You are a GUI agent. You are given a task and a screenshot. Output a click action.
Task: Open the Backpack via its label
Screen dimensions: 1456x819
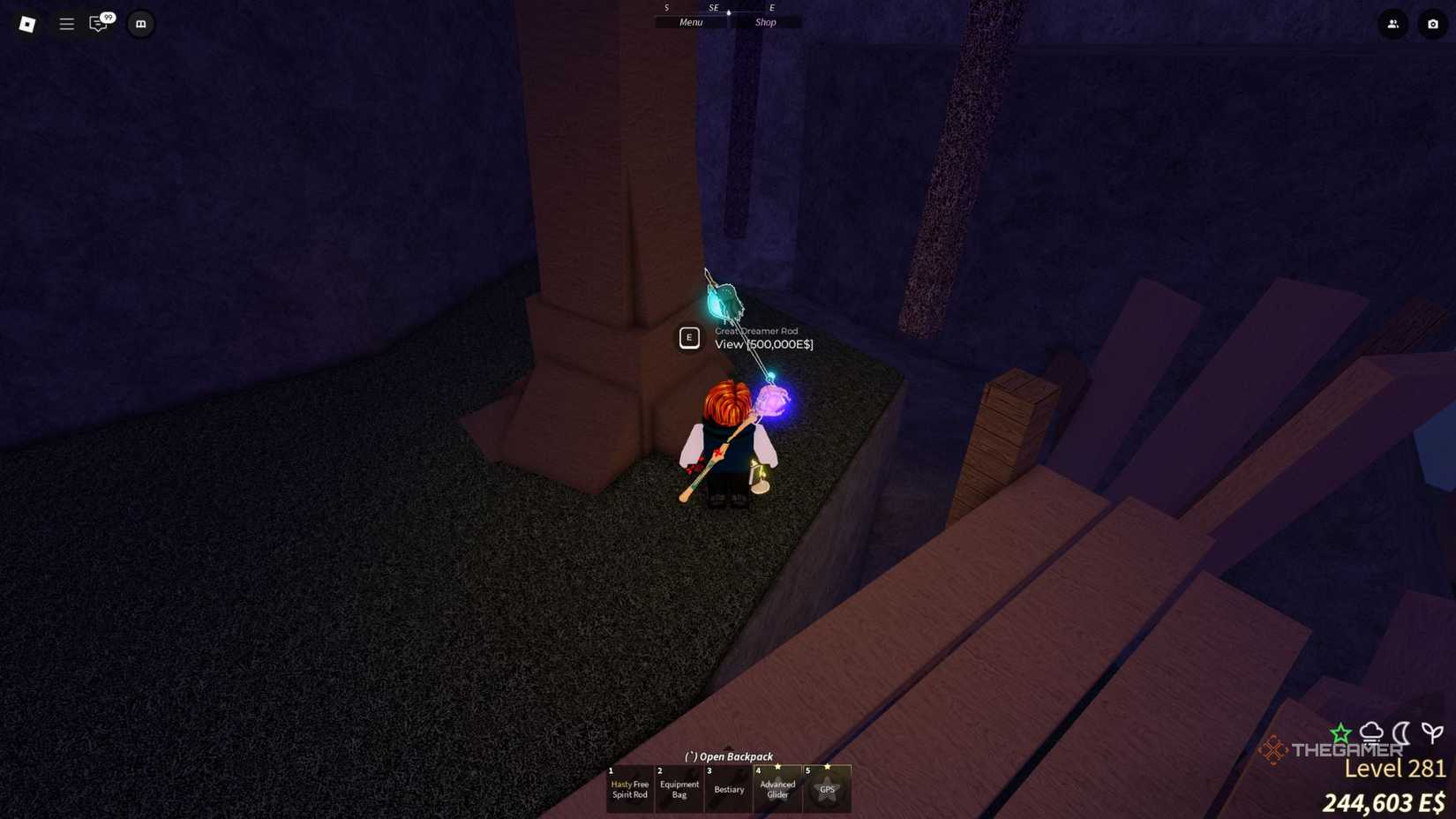[x=727, y=756]
